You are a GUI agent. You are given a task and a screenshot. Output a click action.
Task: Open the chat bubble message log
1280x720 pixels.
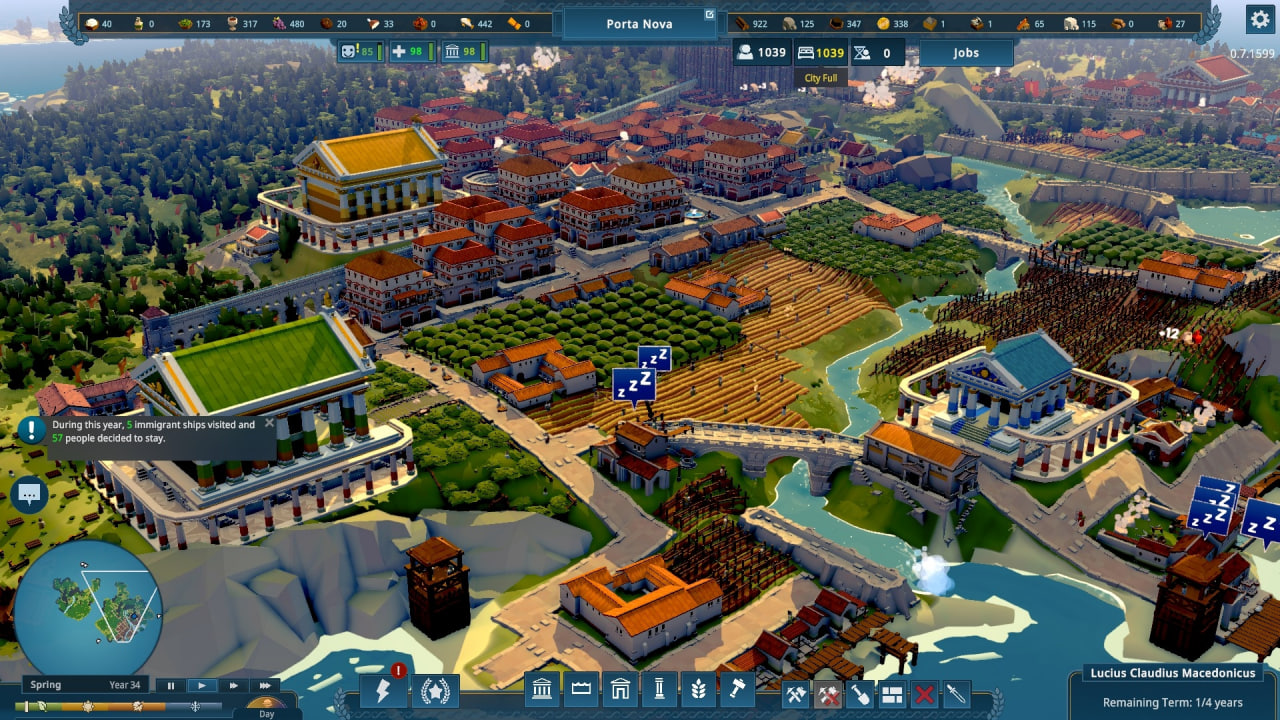click(29, 494)
